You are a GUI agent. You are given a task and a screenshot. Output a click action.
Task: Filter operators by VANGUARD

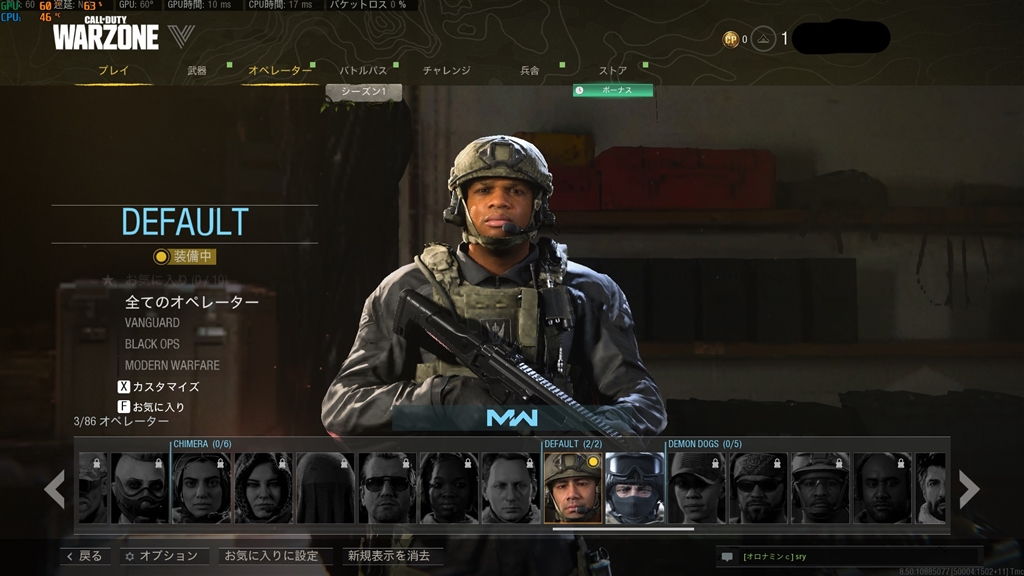click(x=152, y=323)
